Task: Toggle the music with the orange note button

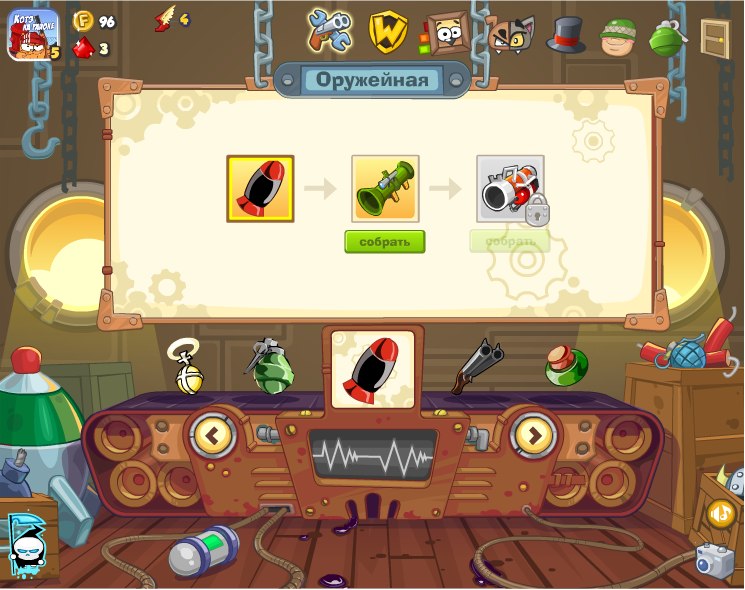Action: [720, 513]
